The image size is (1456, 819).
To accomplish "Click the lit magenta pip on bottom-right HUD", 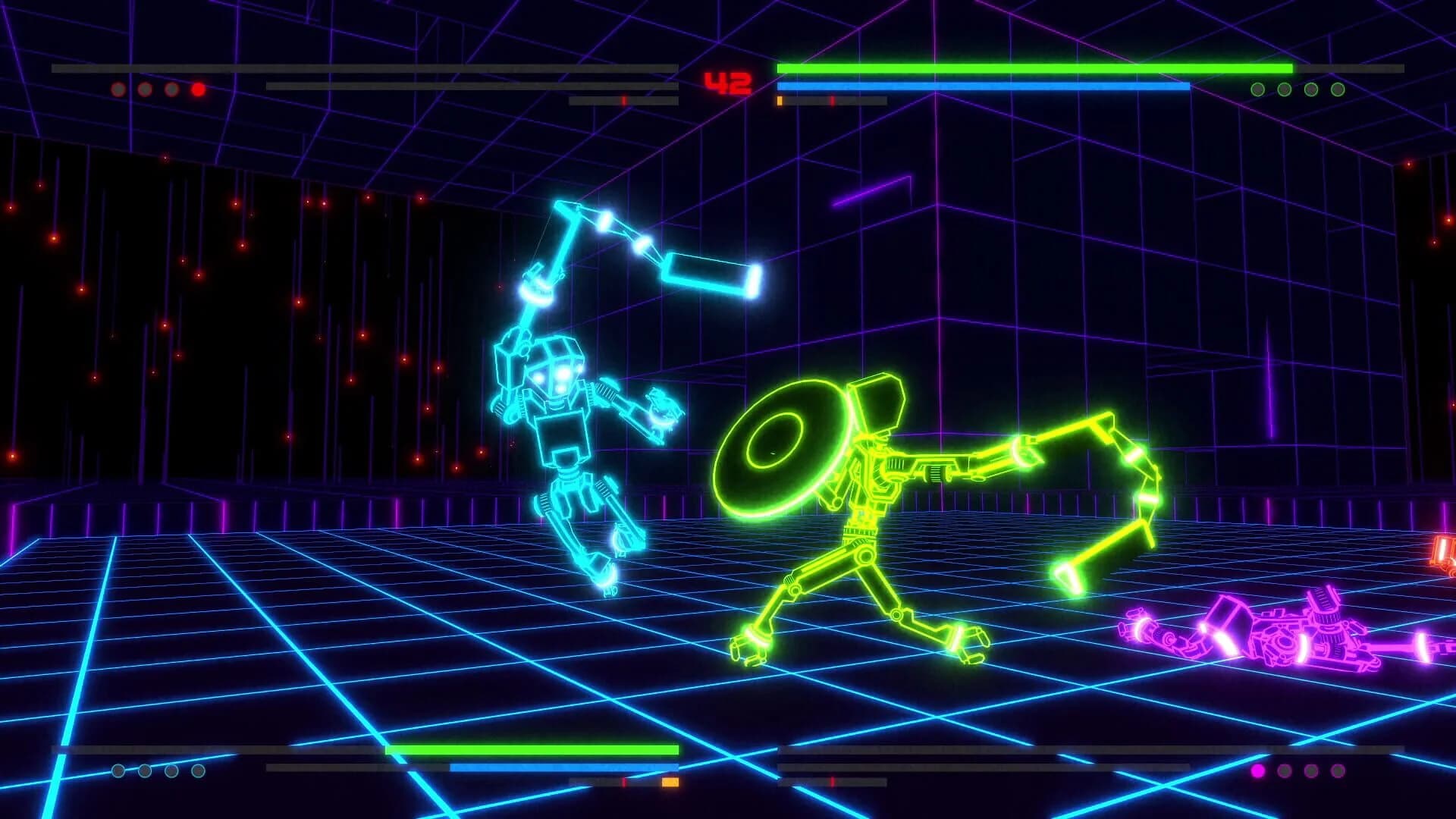I will pos(1258,771).
